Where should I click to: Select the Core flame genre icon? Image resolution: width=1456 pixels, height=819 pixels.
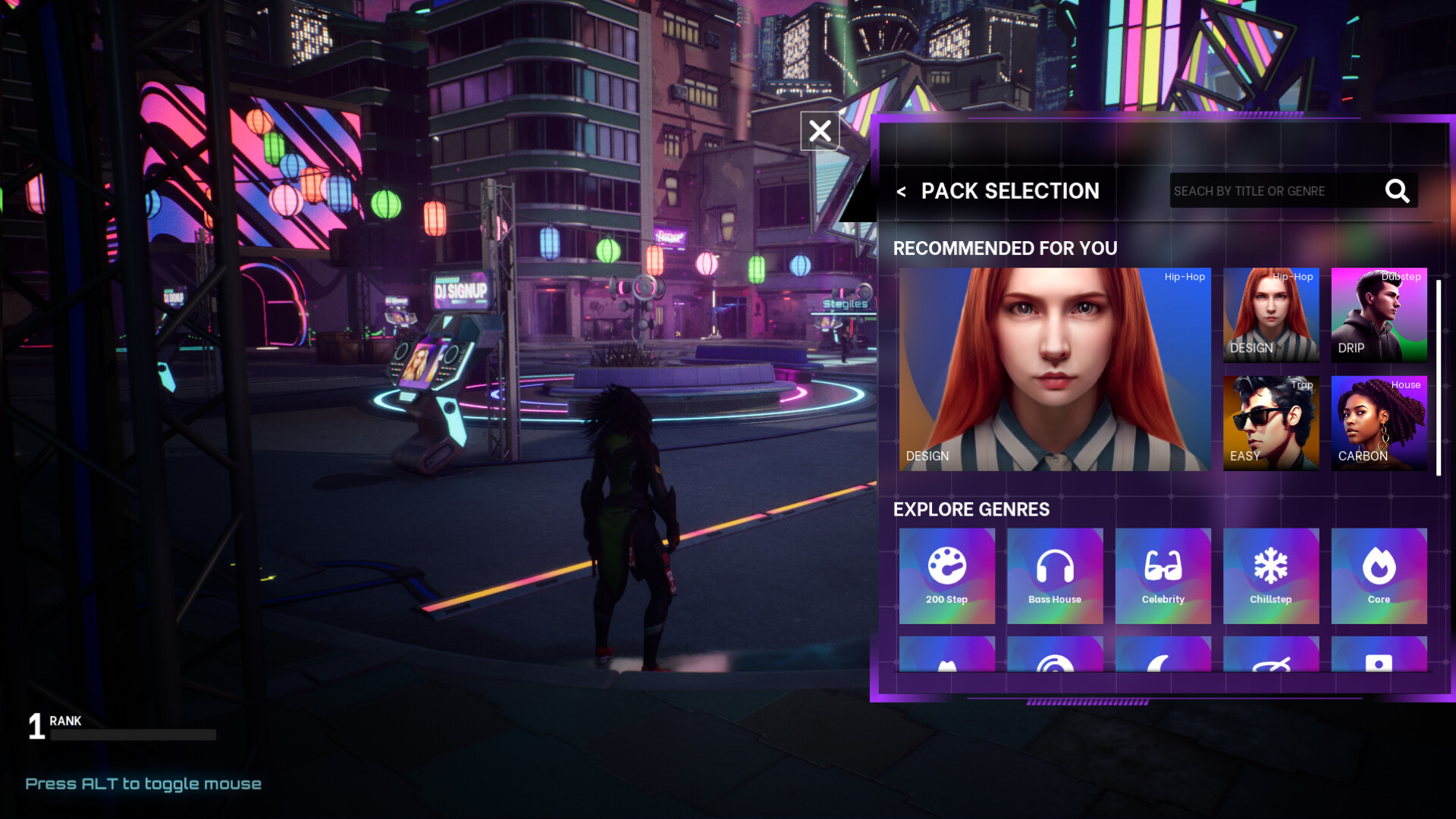pos(1379,576)
